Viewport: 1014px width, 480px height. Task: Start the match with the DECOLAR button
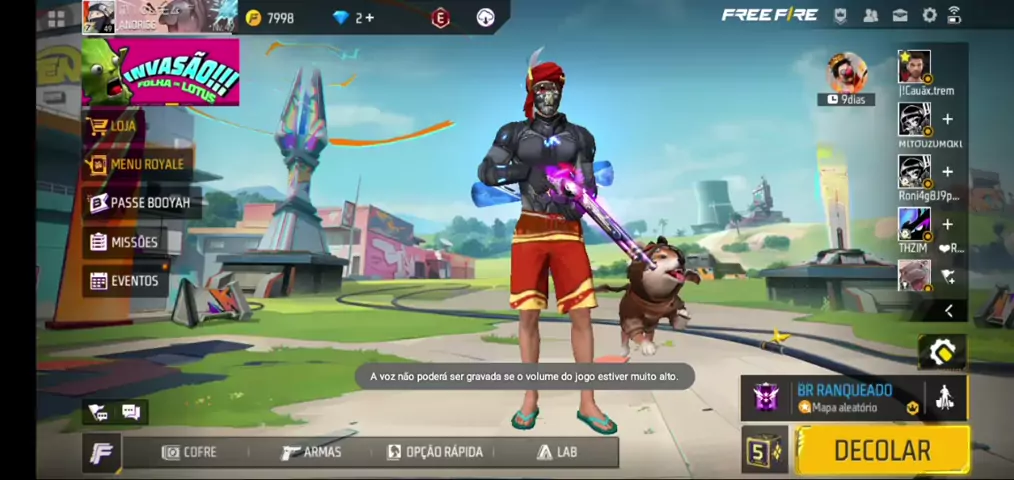pyautogui.click(x=882, y=450)
